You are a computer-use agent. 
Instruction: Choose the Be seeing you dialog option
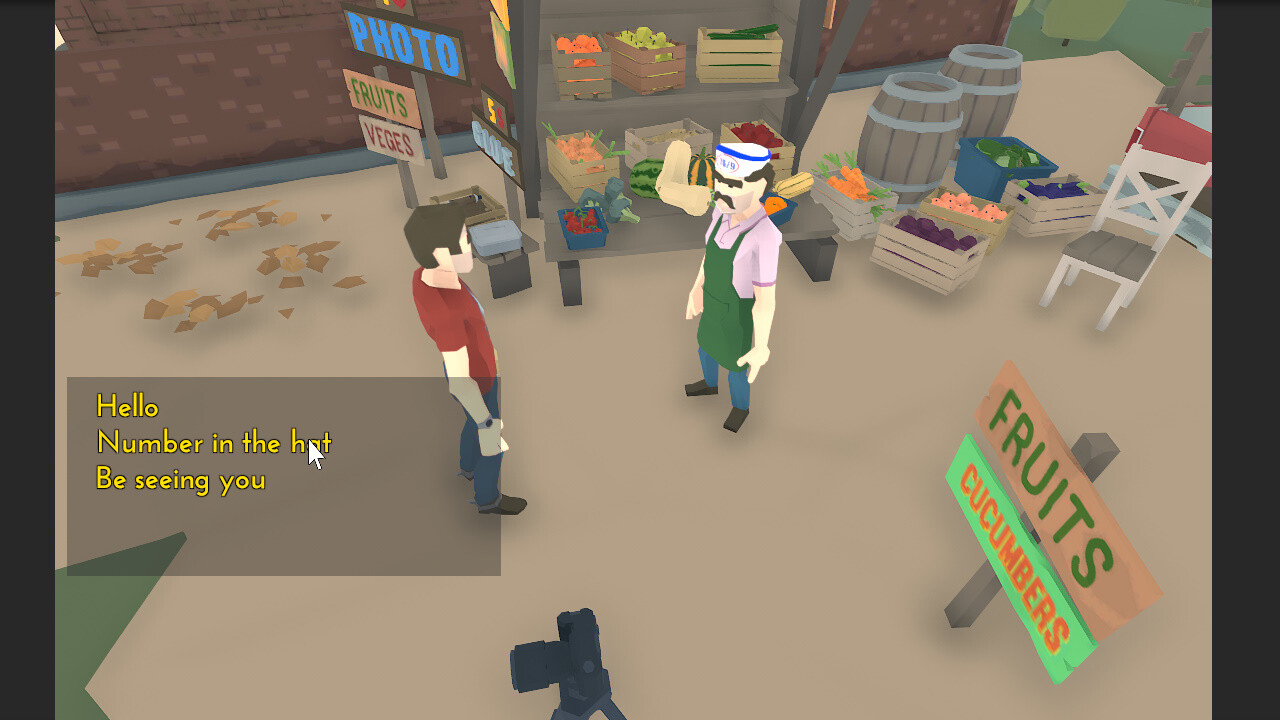[x=181, y=480]
